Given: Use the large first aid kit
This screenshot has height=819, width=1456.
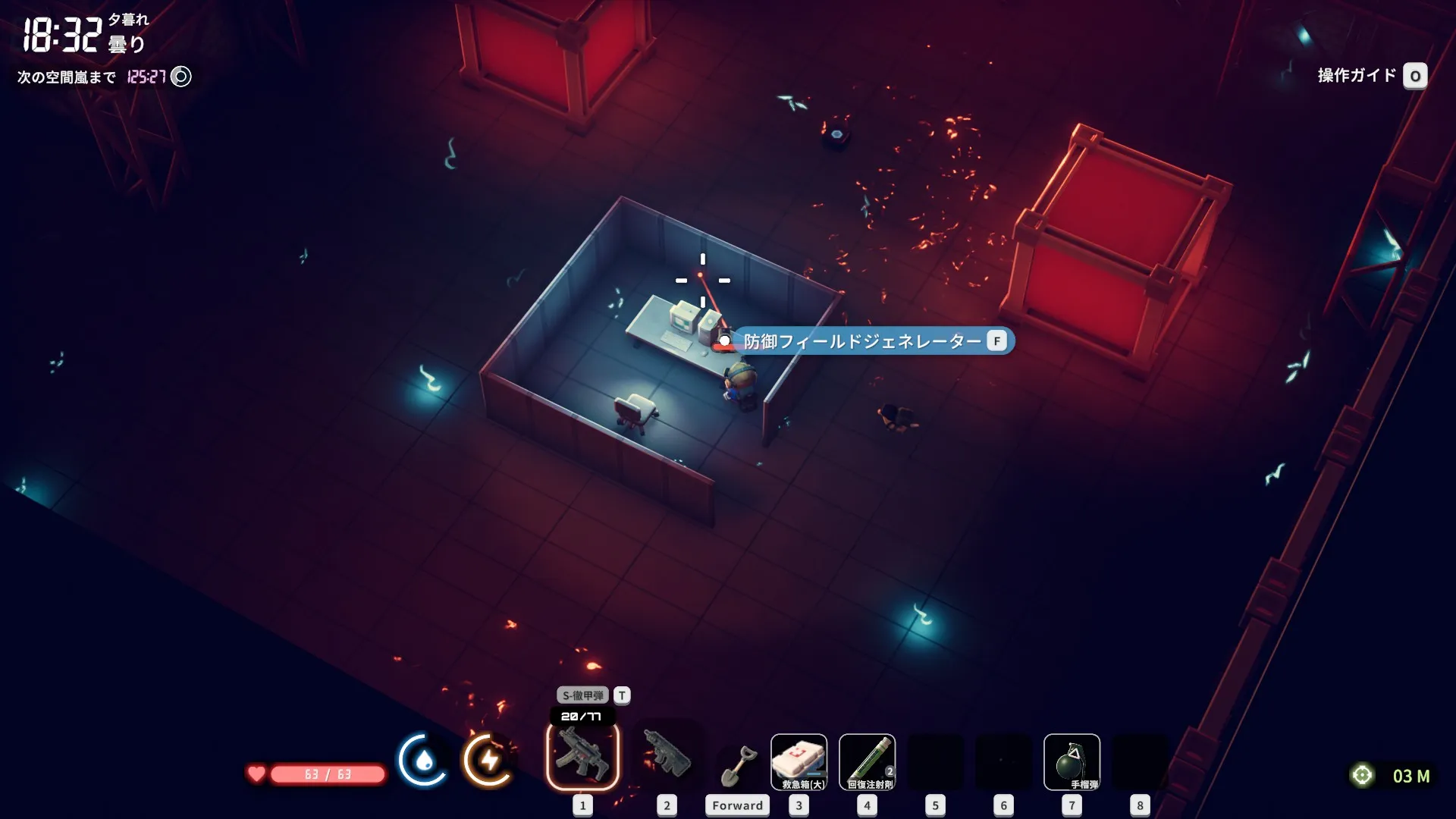Looking at the screenshot, I should (x=799, y=761).
